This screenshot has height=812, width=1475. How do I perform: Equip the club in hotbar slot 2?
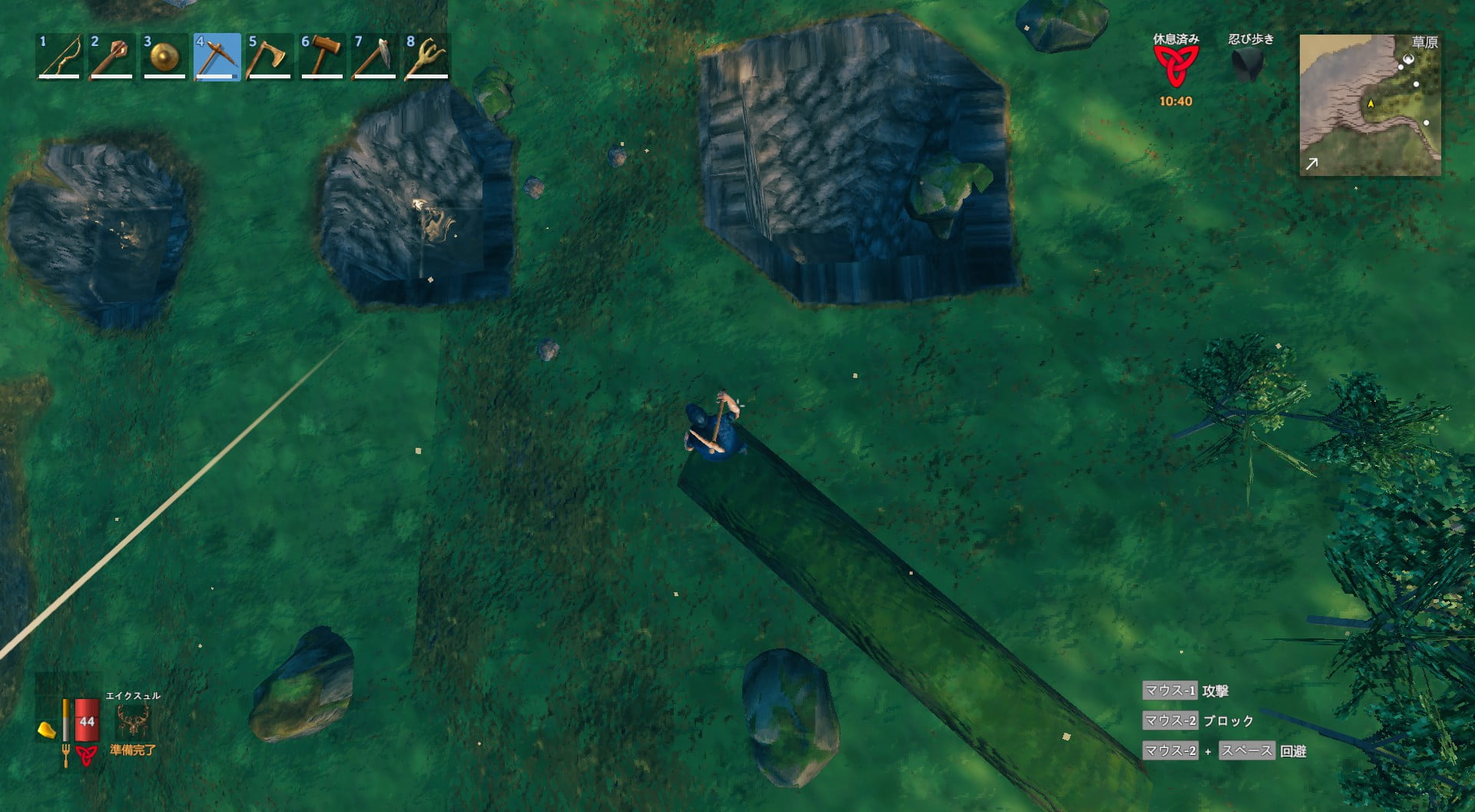tap(111, 57)
